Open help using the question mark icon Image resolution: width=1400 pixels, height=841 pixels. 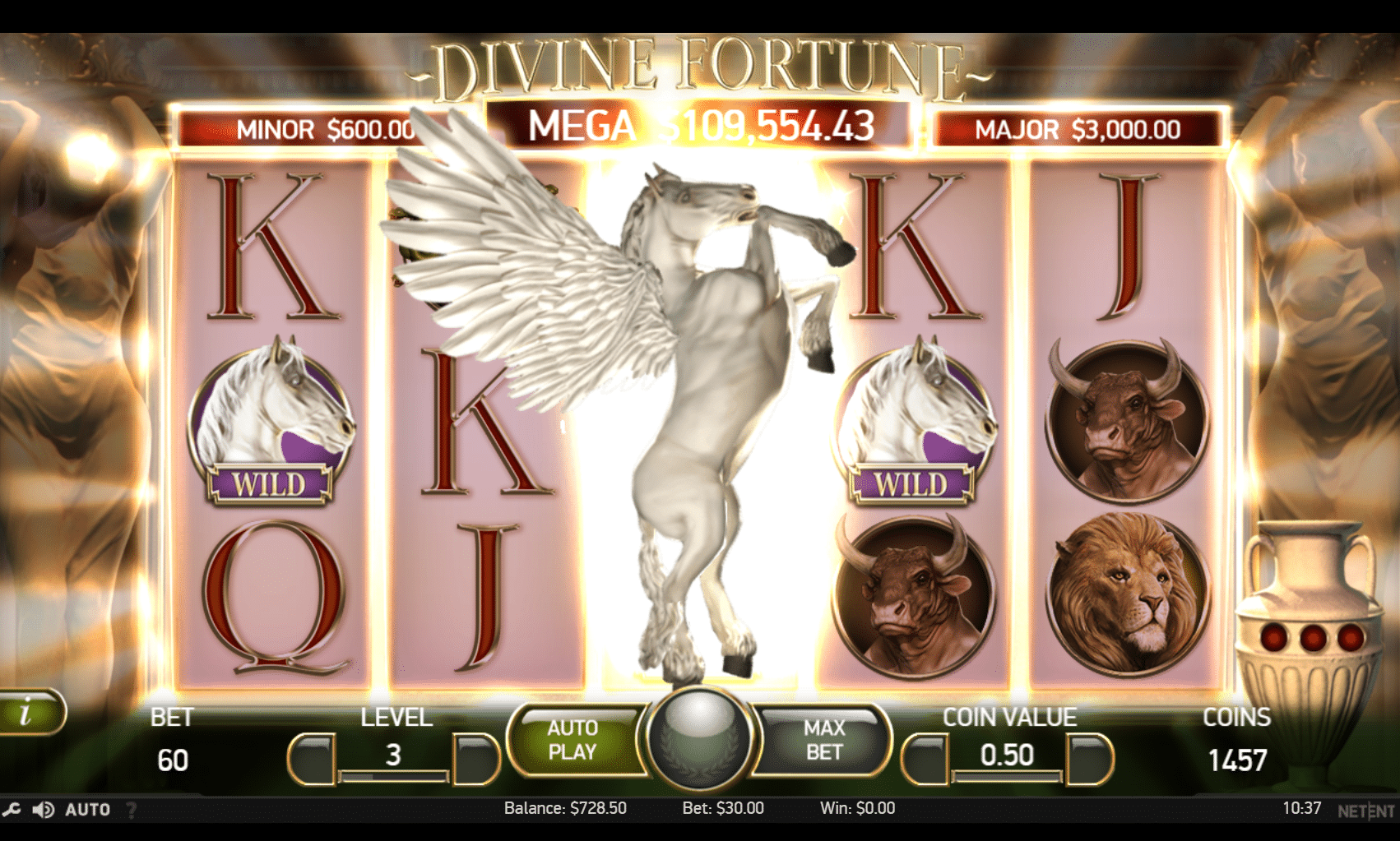pos(132,810)
